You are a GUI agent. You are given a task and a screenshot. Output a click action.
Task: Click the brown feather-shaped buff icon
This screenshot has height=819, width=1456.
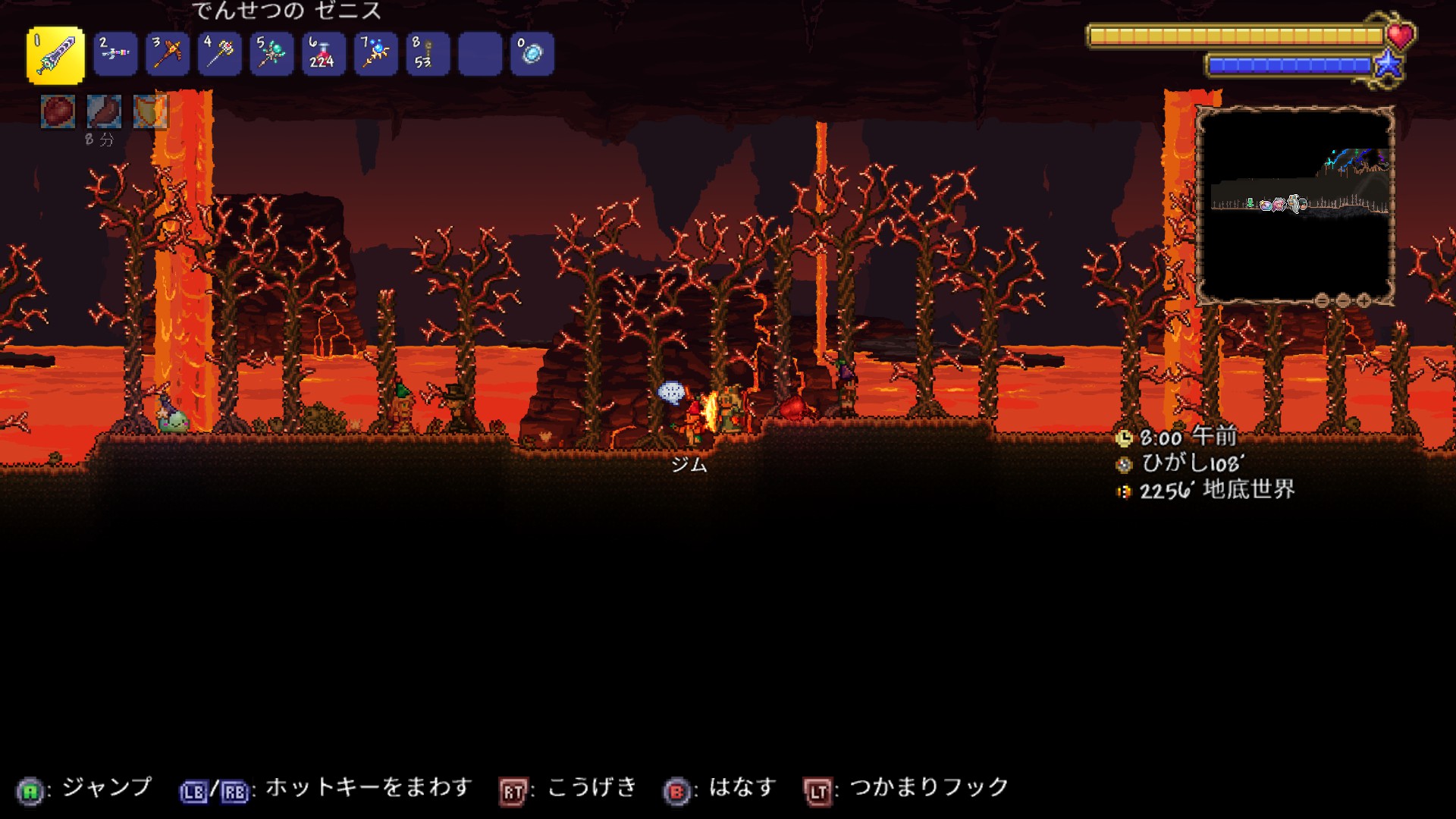point(104,111)
